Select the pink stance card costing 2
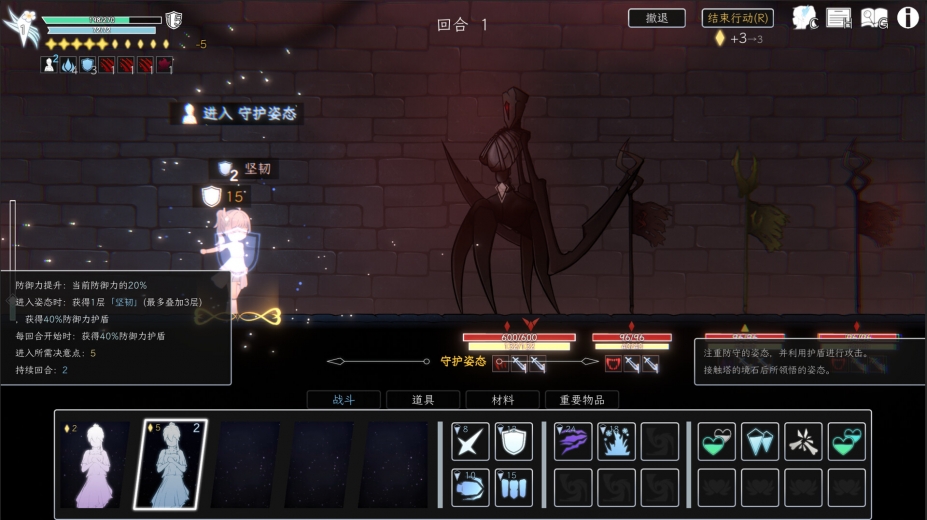927x520 pixels. 95,463
